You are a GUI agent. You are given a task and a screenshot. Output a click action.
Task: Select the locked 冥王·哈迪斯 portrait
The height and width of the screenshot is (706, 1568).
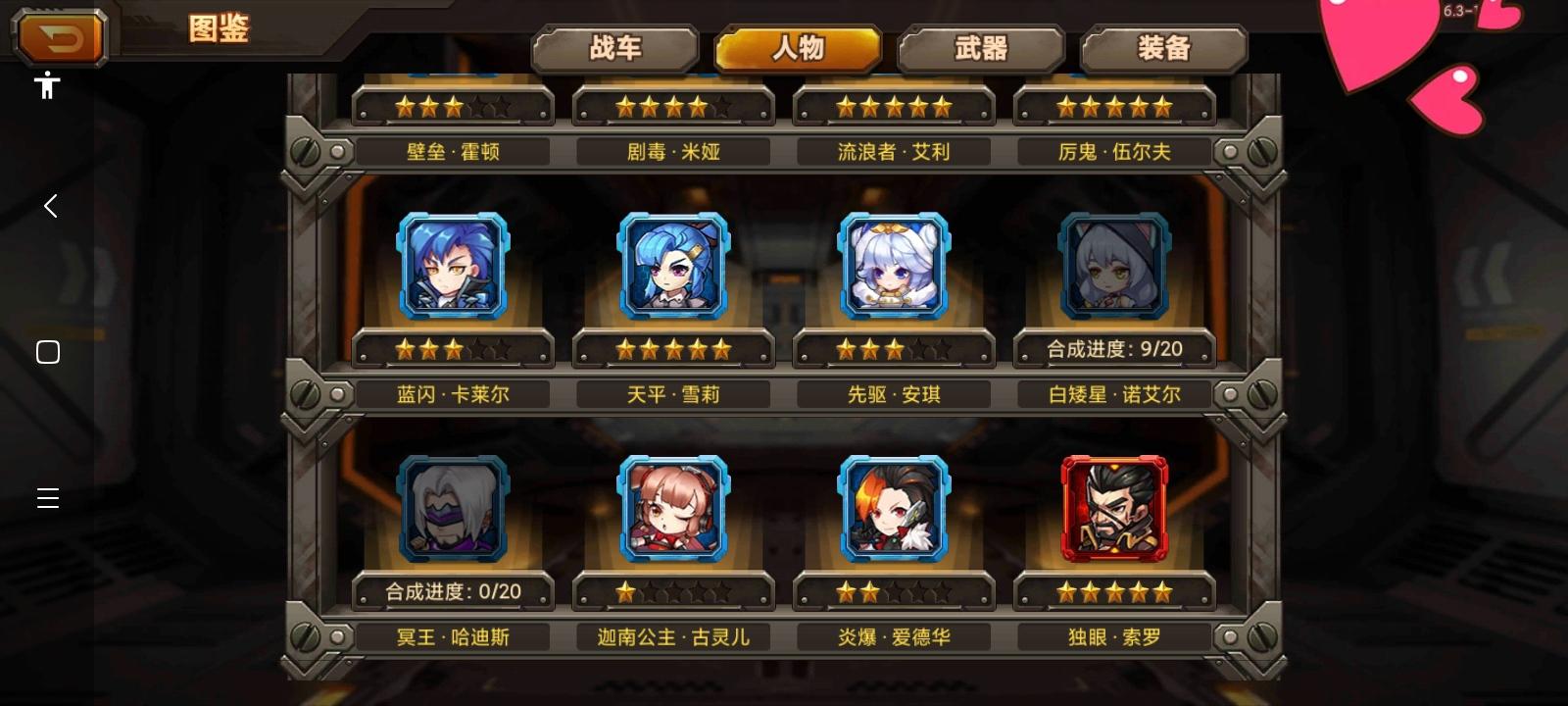point(455,508)
